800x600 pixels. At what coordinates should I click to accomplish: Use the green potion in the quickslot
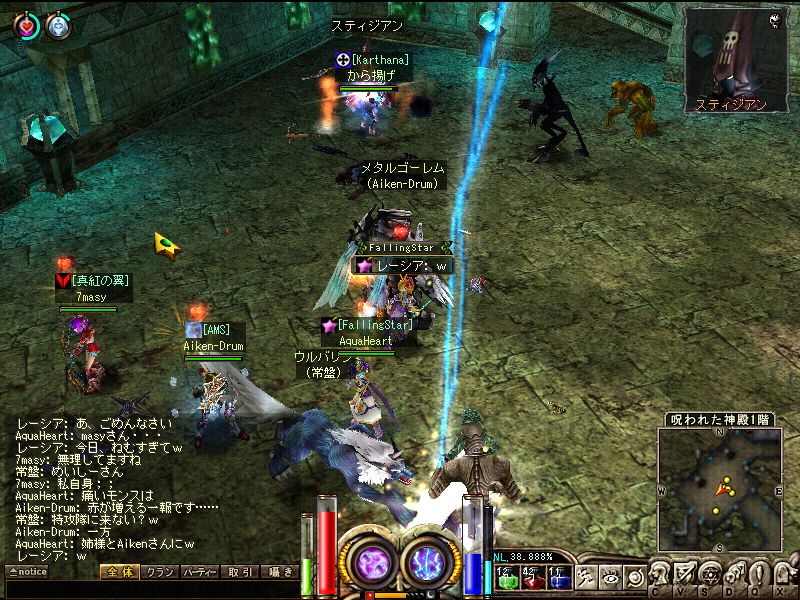(505, 576)
